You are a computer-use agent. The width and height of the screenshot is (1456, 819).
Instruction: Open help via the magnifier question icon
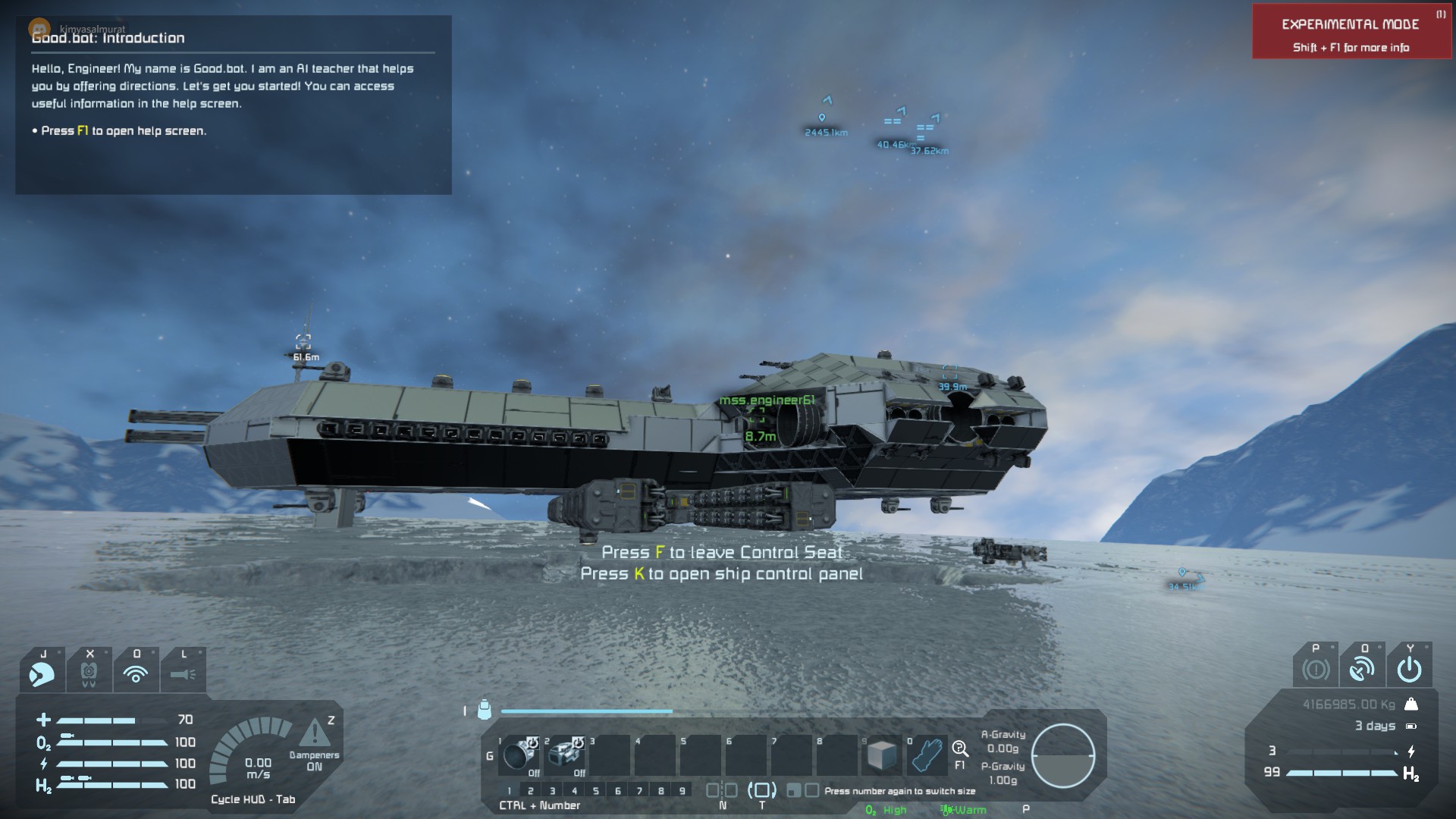click(960, 750)
